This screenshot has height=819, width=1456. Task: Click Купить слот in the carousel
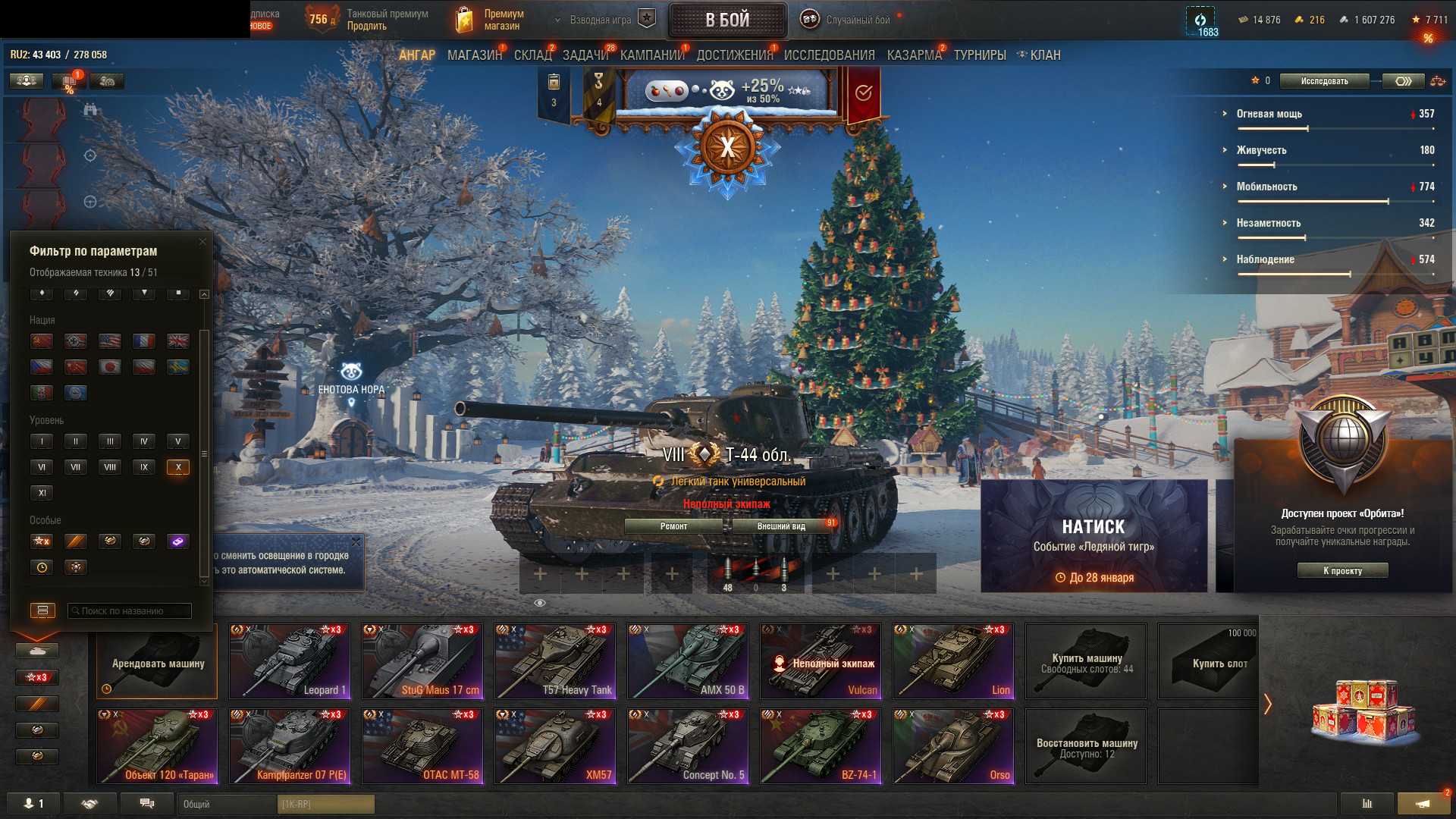1218,662
